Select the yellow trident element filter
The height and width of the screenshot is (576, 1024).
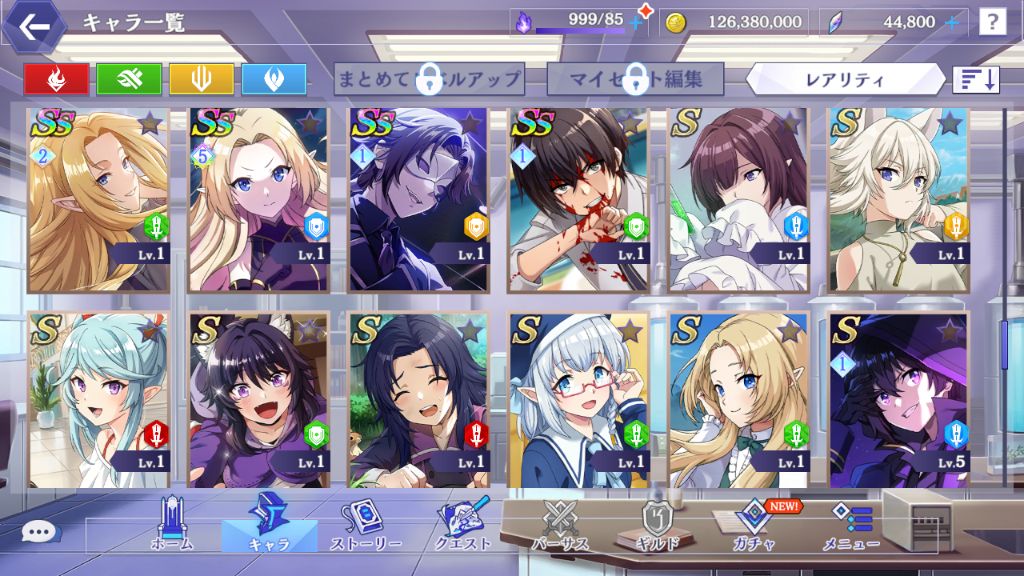[x=201, y=78]
